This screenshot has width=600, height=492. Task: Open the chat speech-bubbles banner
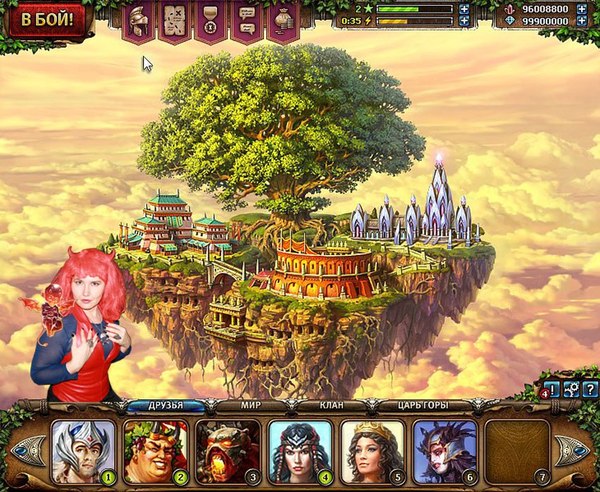[x=246, y=19]
